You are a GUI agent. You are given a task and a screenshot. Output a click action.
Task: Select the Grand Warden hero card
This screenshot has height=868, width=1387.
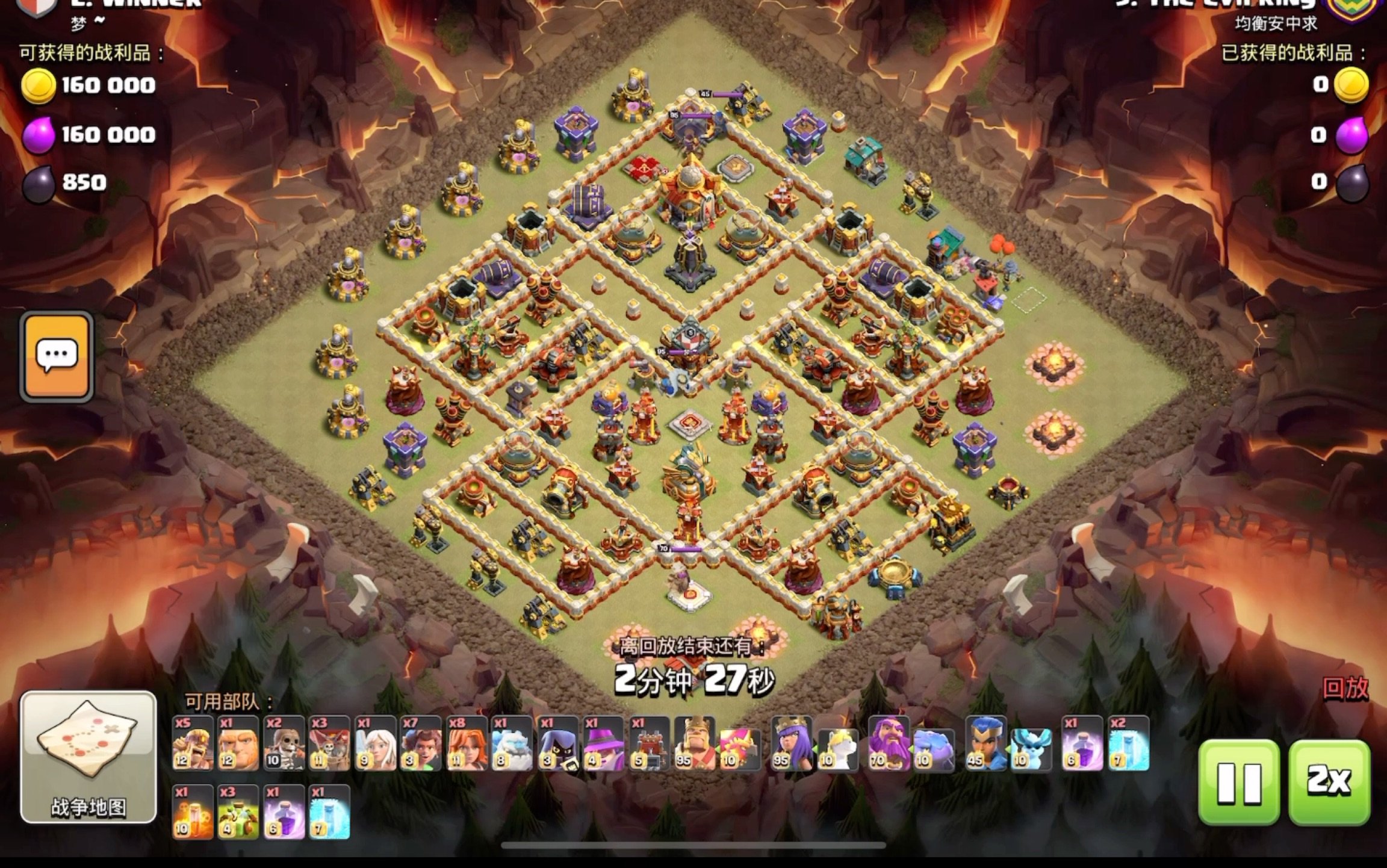click(888, 743)
